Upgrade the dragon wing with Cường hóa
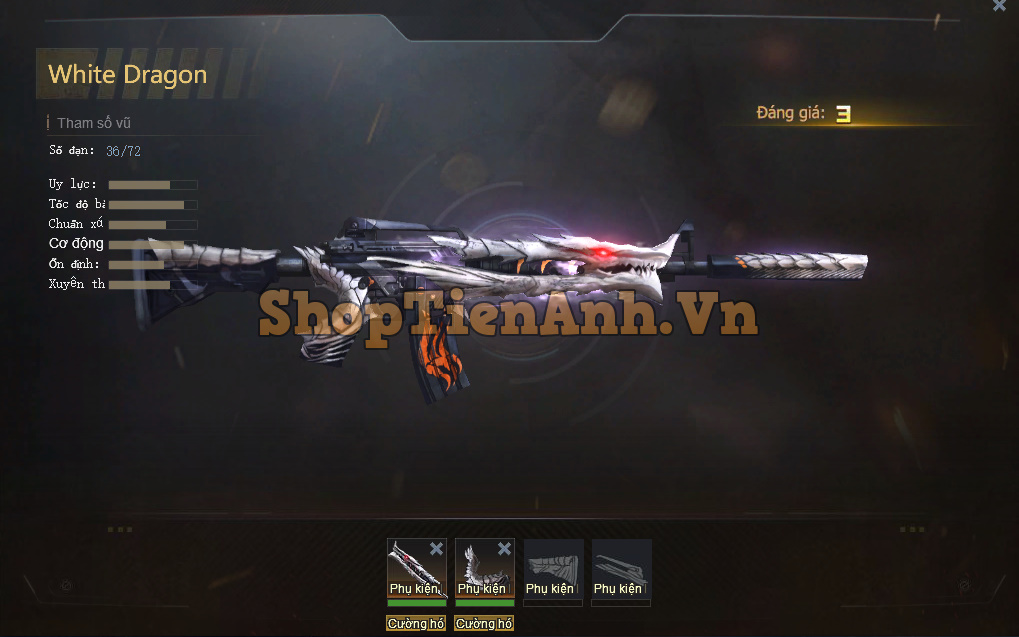Viewport: 1019px width, 637px height. [484, 624]
